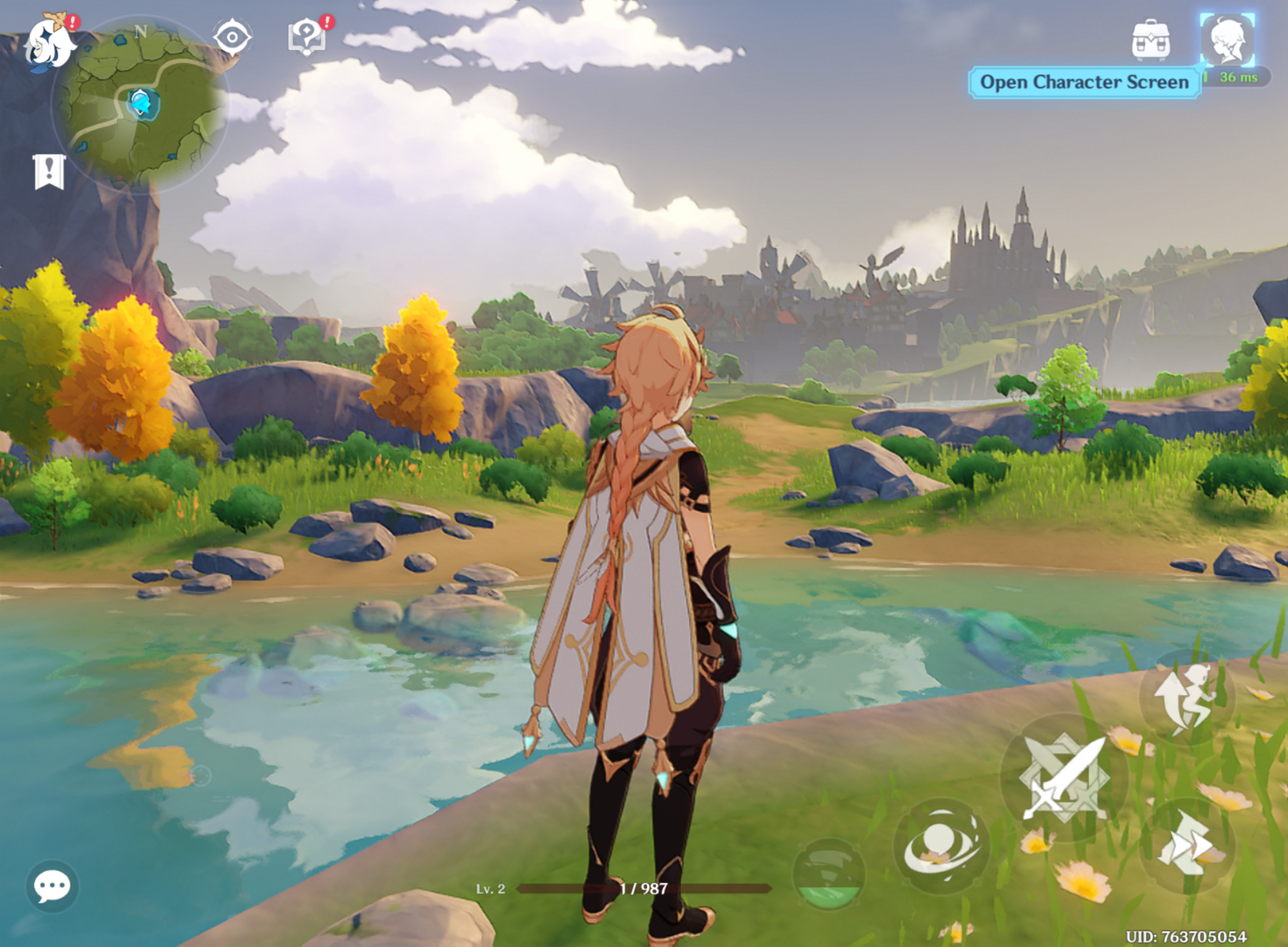Open the in-game chat bubble
This screenshot has height=947, width=1288.
click(x=52, y=886)
